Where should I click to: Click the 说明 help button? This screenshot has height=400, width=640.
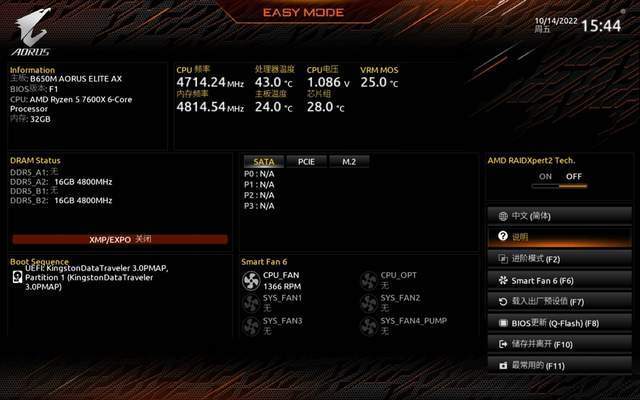(559, 237)
